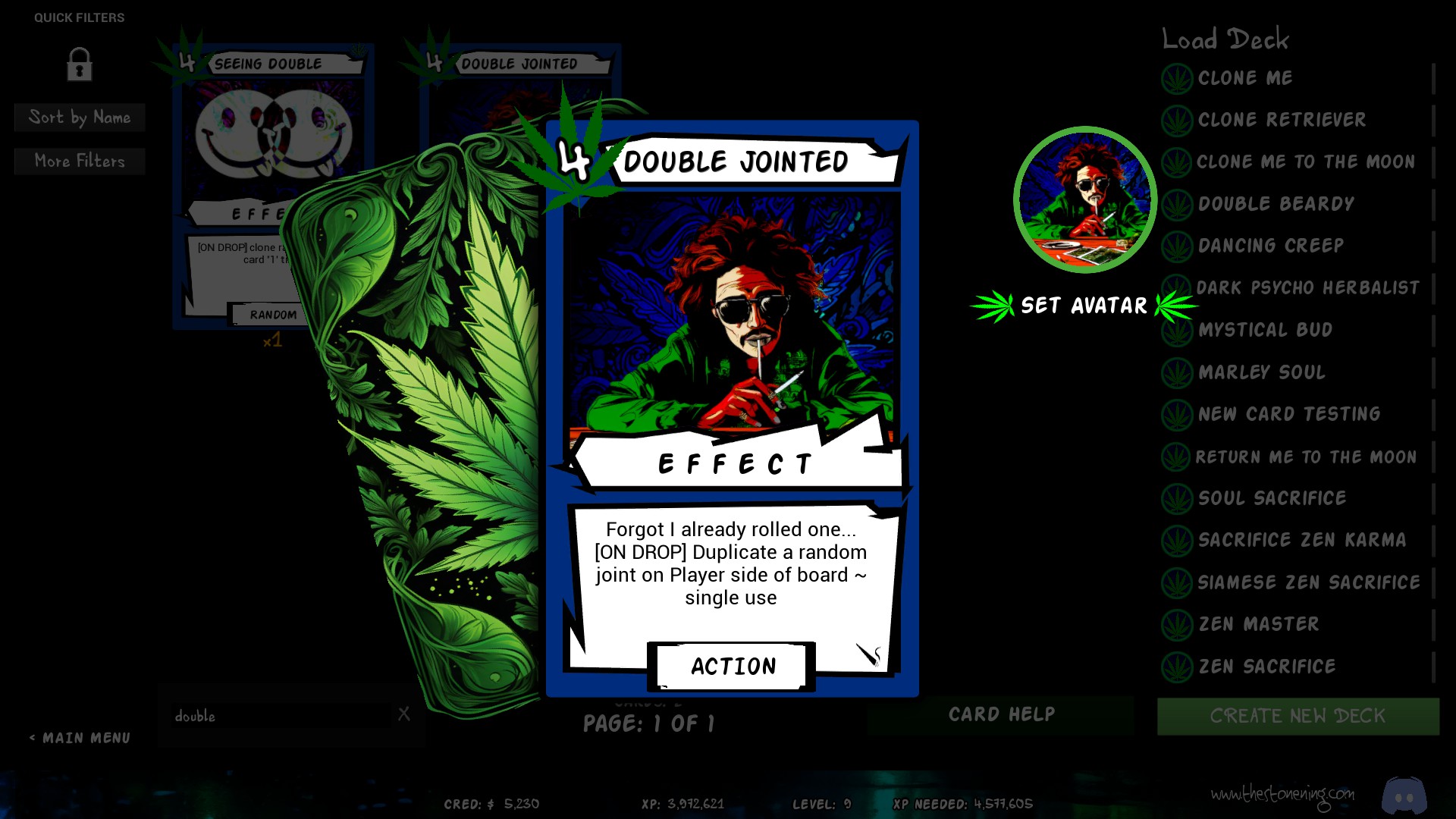The height and width of the screenshot is (819, 1456).
Task: Open the Discord link icon
Action: pos(1404,795)
